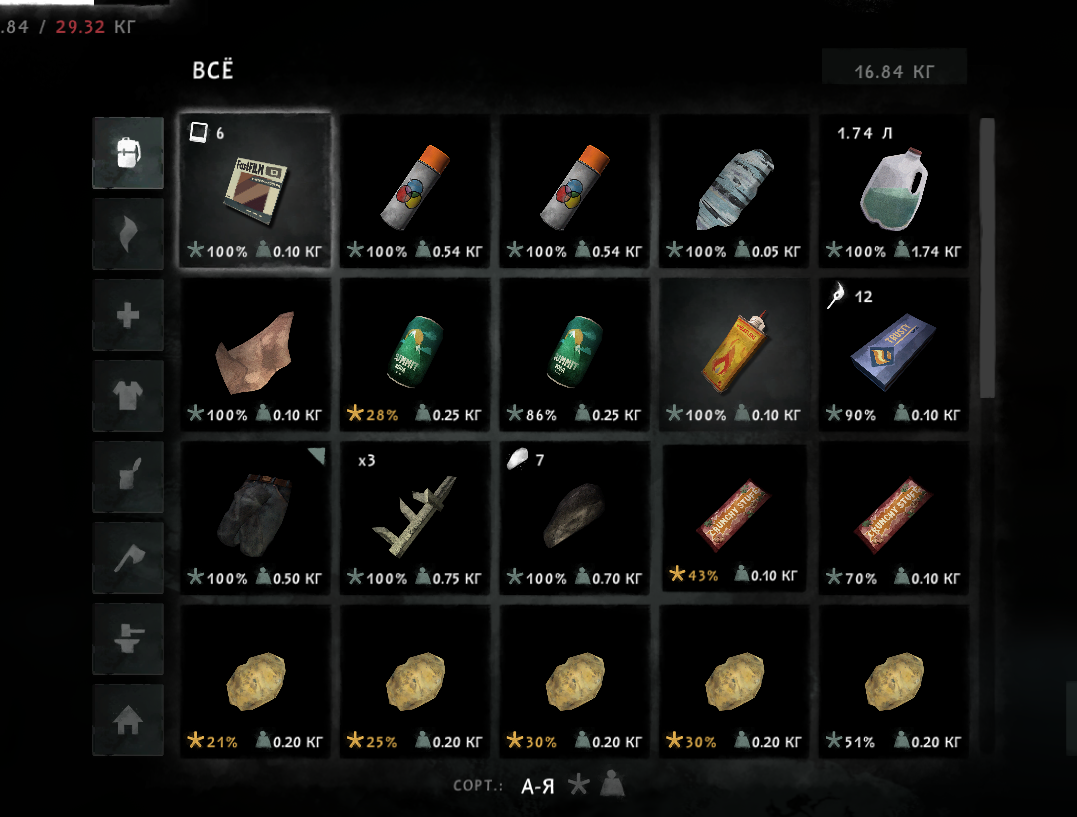Pick the Summit soda at 28% condition
The height and width of the screenshot is (817, 1077).
tap(414, 354)
